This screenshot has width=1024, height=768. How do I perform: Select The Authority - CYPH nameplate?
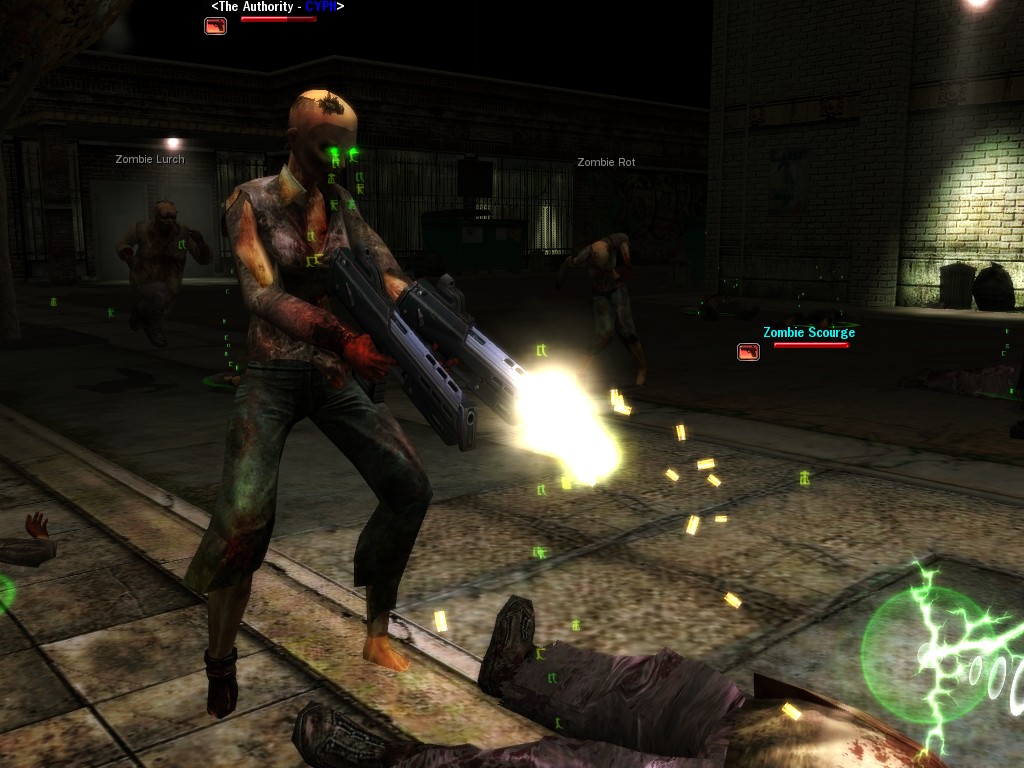277,7
